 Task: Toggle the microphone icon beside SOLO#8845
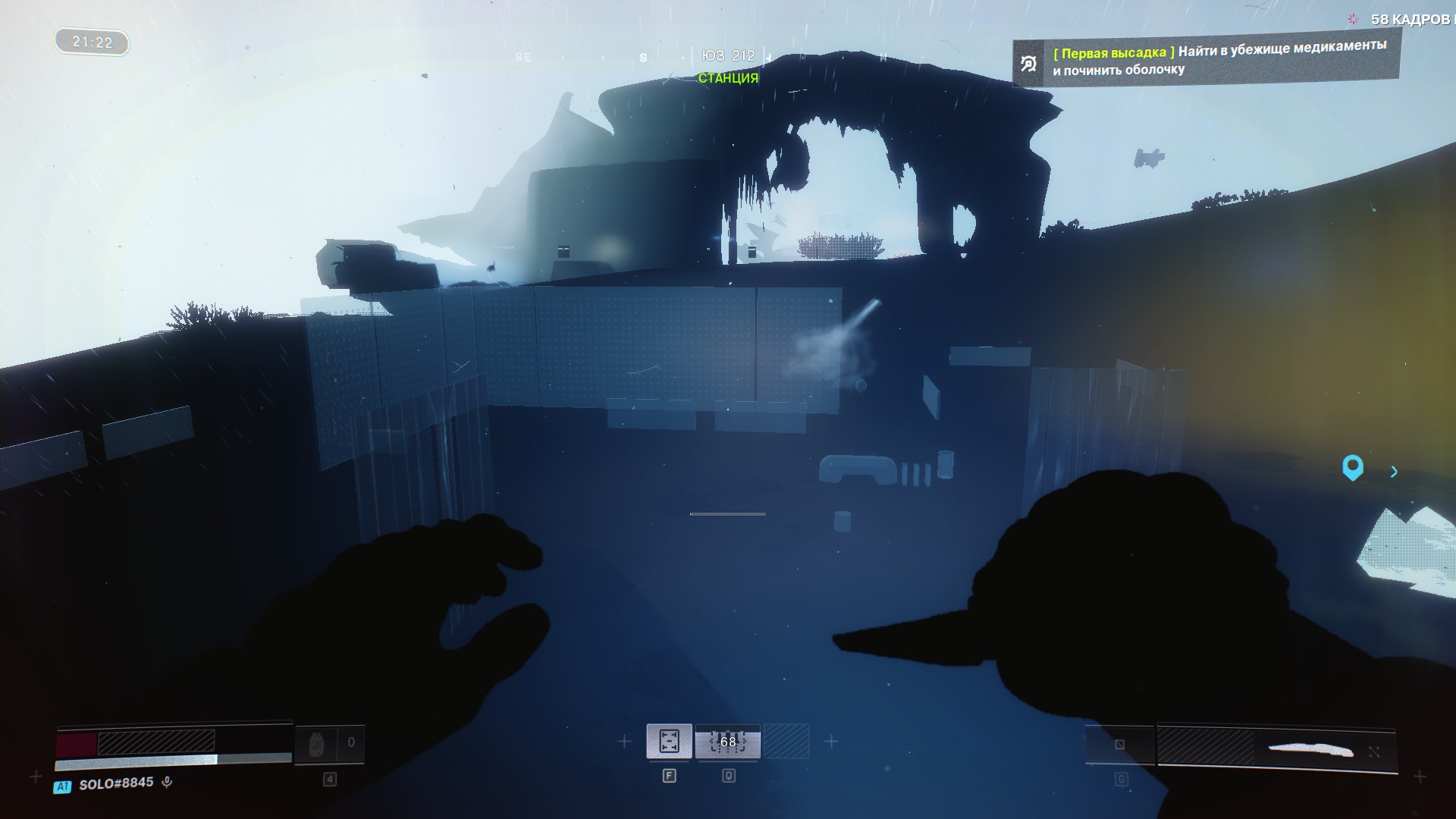[x=167, y=782]
